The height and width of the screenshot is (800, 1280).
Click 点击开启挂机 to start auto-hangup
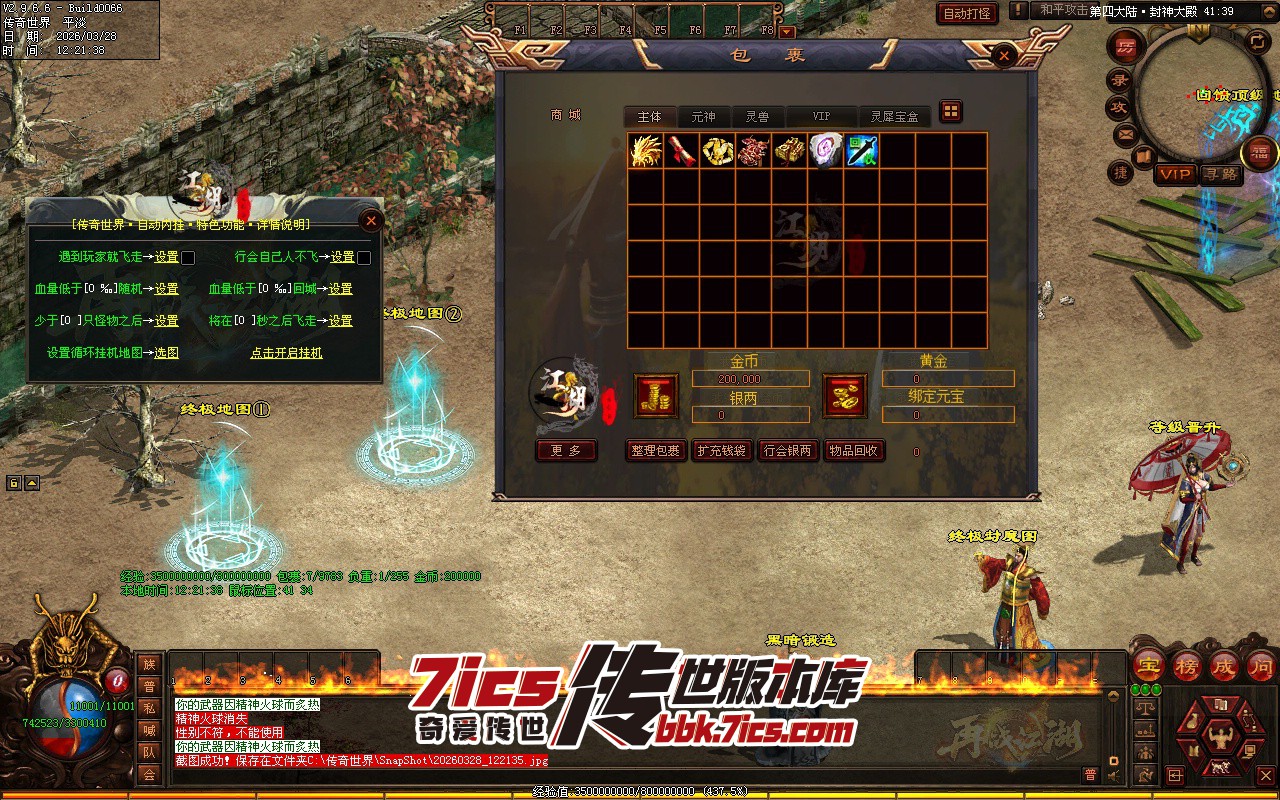[286, 353]
